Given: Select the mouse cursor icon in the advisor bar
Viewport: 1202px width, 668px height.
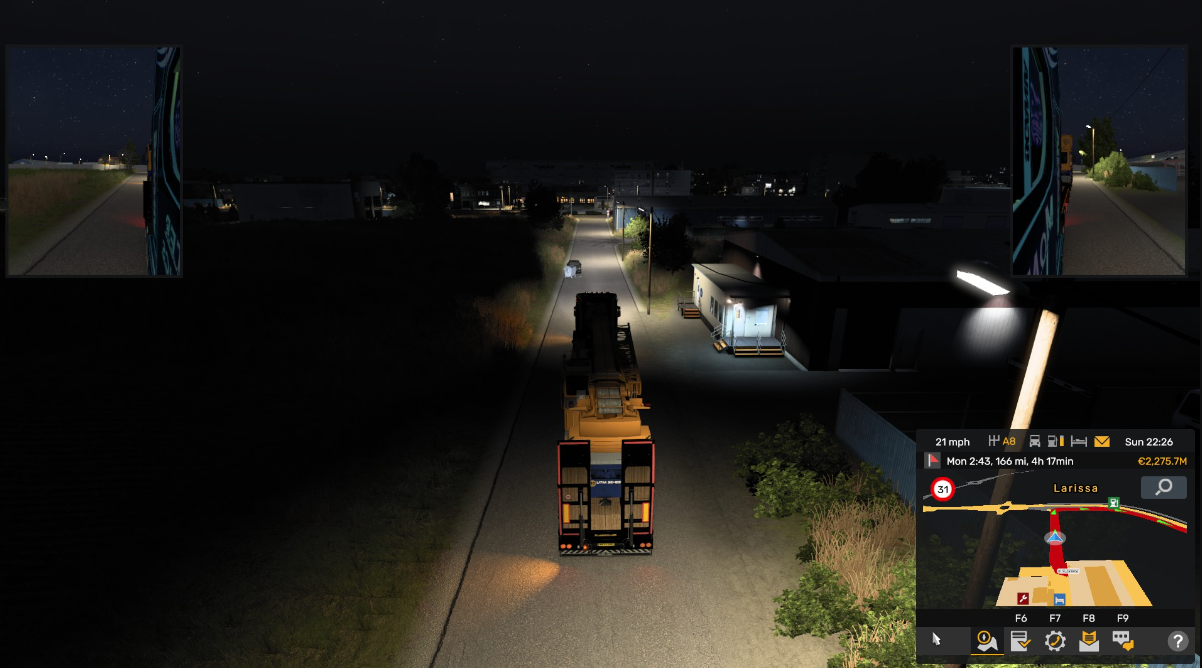Looking at the screenshot, I should (937, 640).
